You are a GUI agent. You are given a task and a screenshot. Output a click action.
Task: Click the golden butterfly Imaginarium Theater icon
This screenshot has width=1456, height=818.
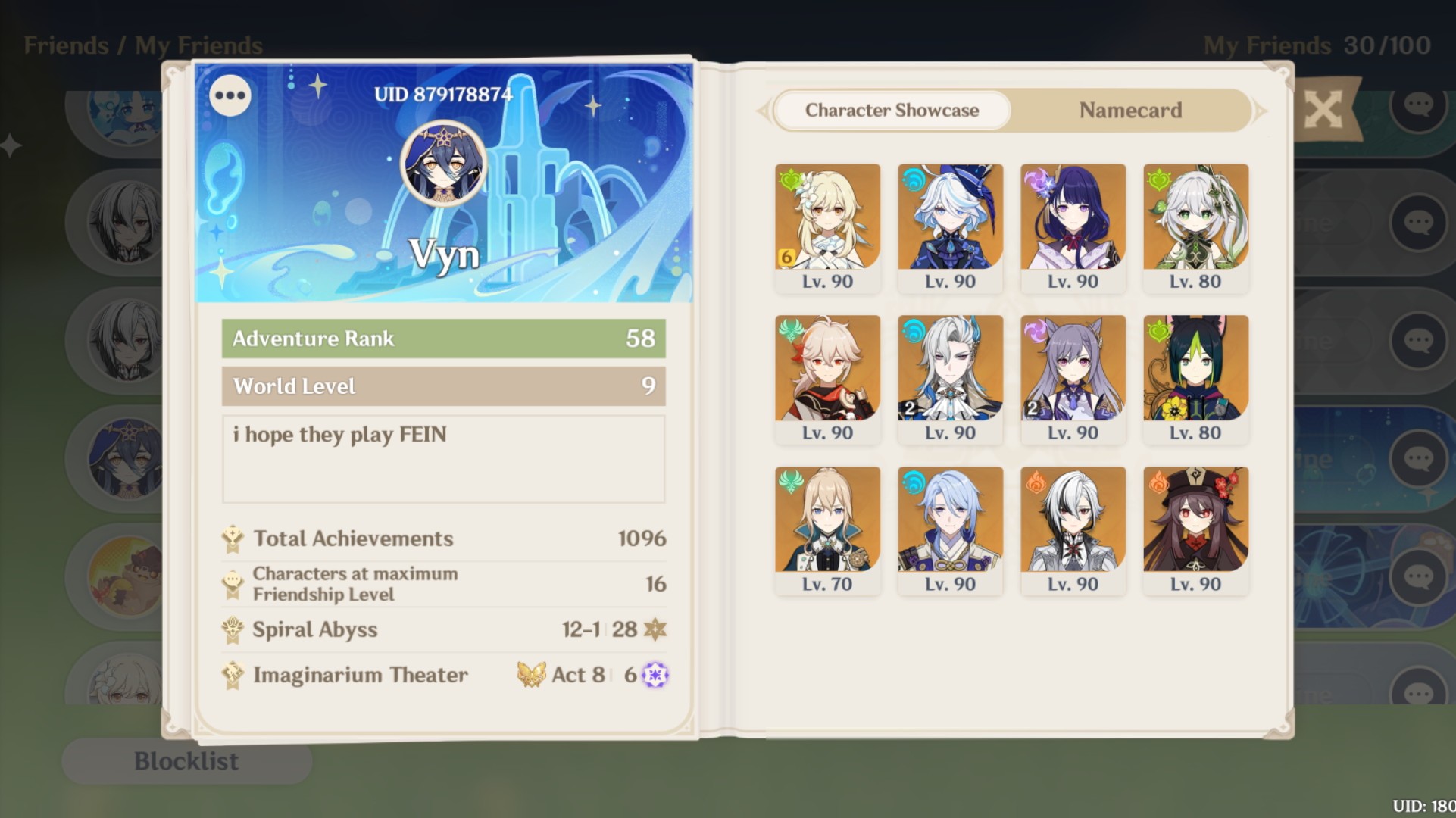coord(530,674)
